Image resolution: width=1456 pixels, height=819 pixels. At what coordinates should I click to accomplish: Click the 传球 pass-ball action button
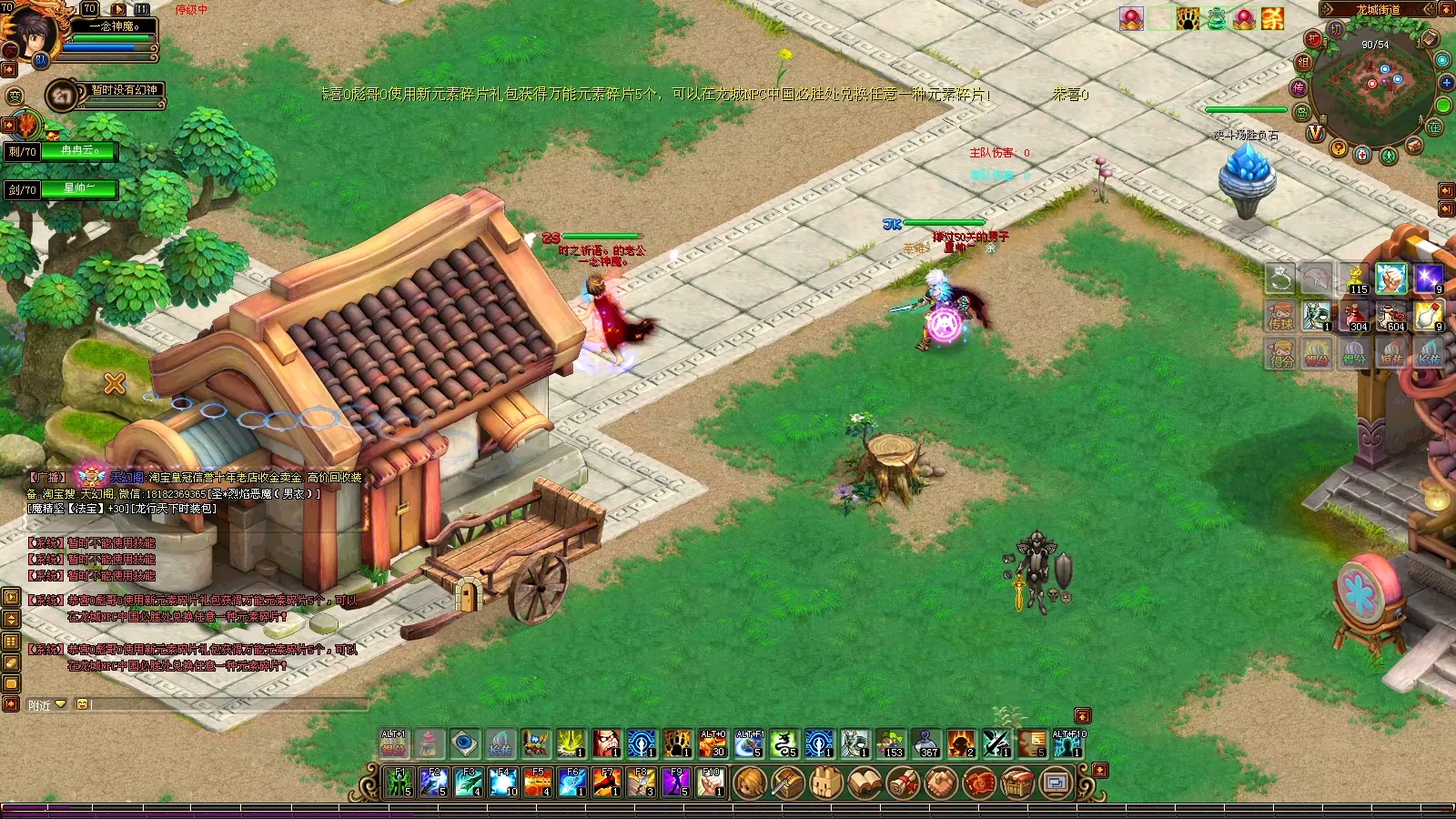pos(1280,316)
